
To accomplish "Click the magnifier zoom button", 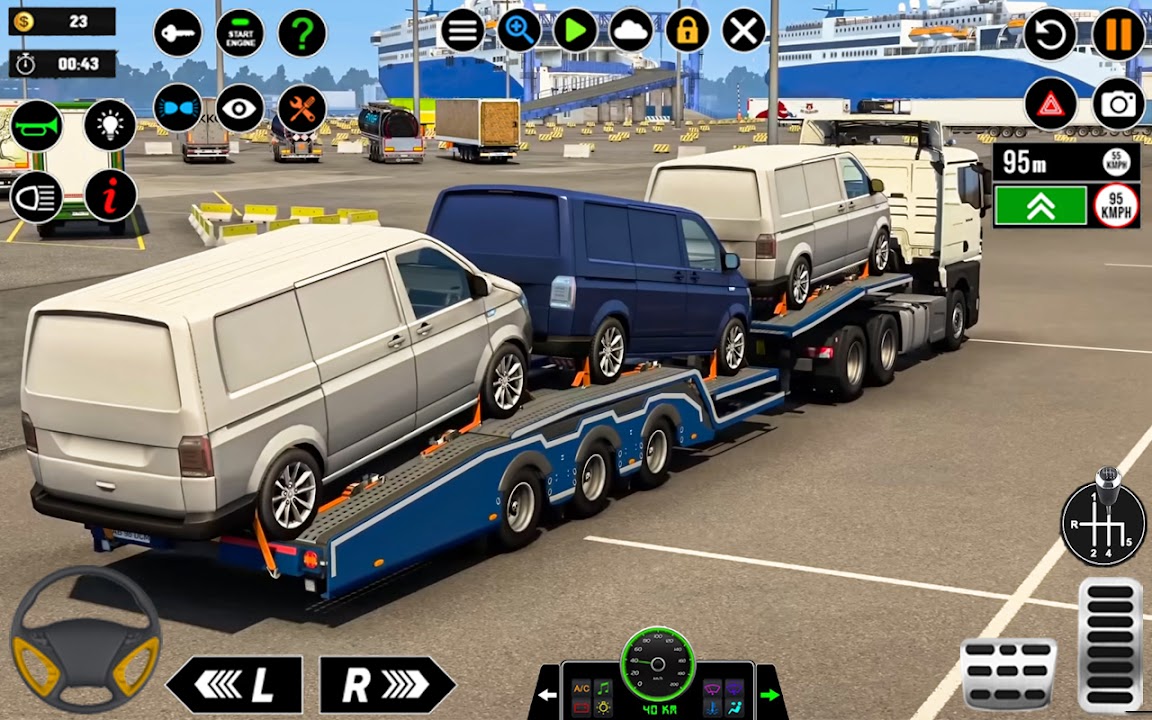I will [x=519, y=31].
